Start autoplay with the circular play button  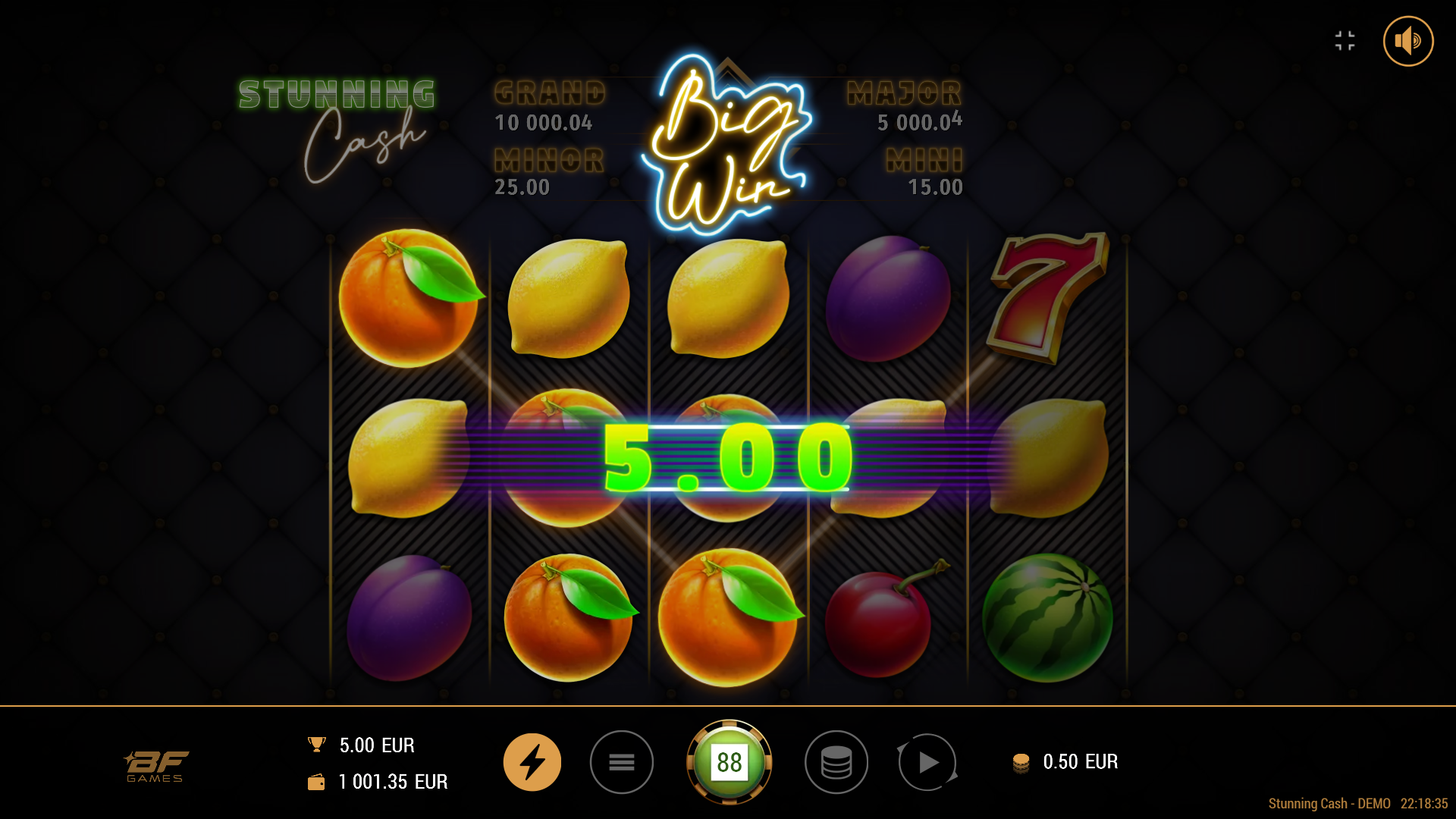pos(927,762)
